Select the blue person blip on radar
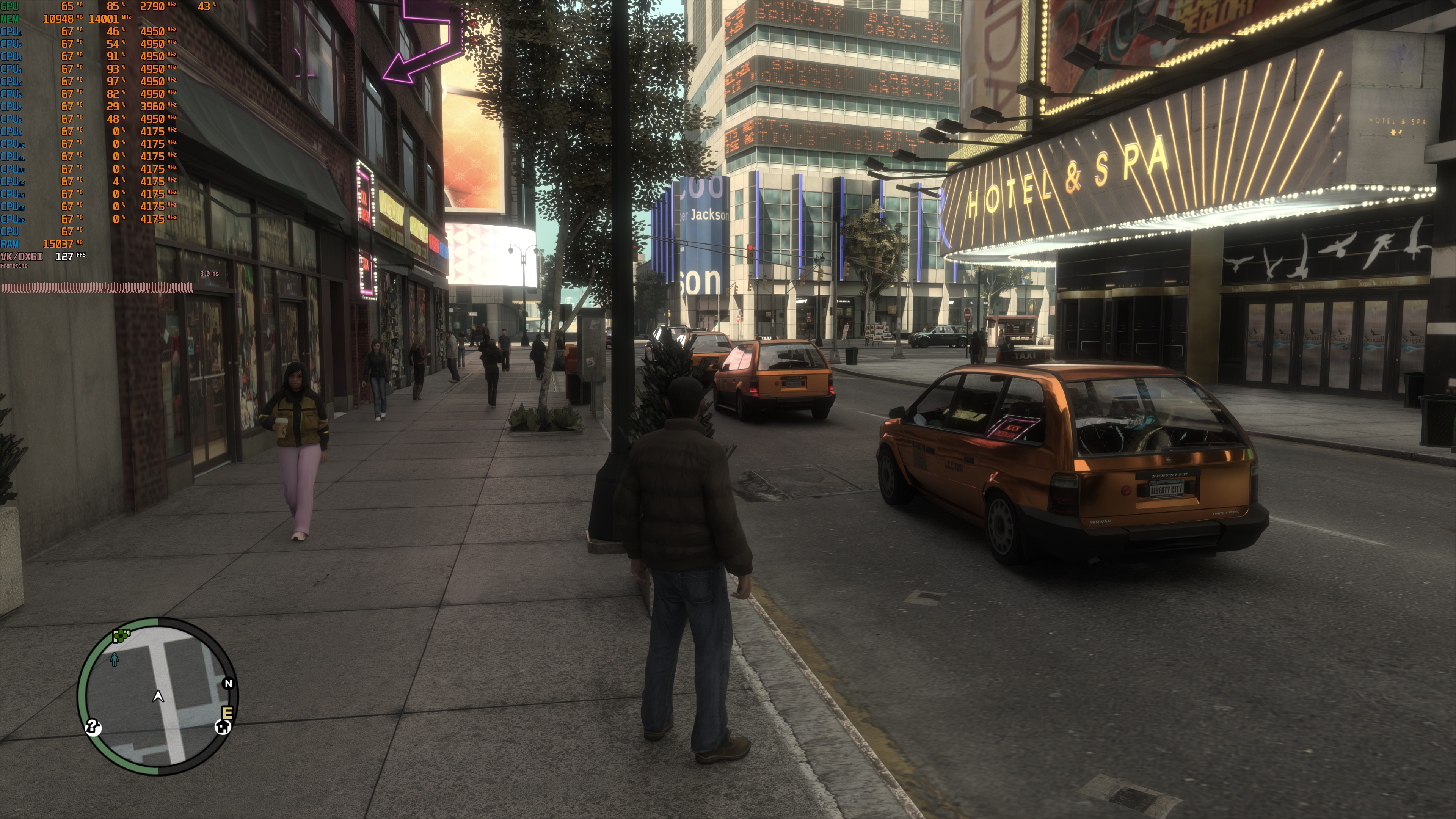 (x=115, y=659)
